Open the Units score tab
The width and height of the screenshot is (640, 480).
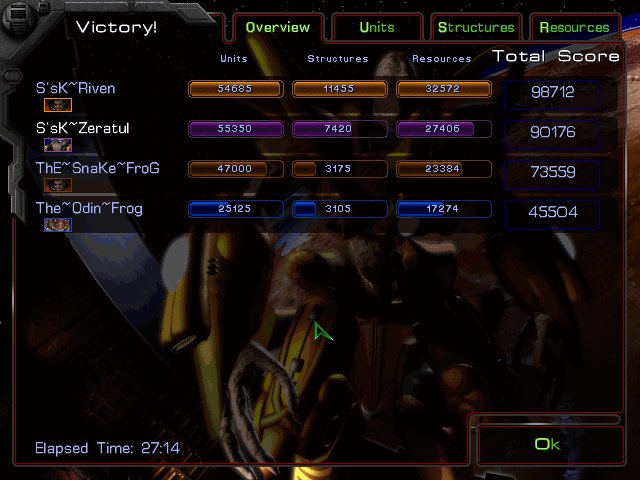pos(376,27)
